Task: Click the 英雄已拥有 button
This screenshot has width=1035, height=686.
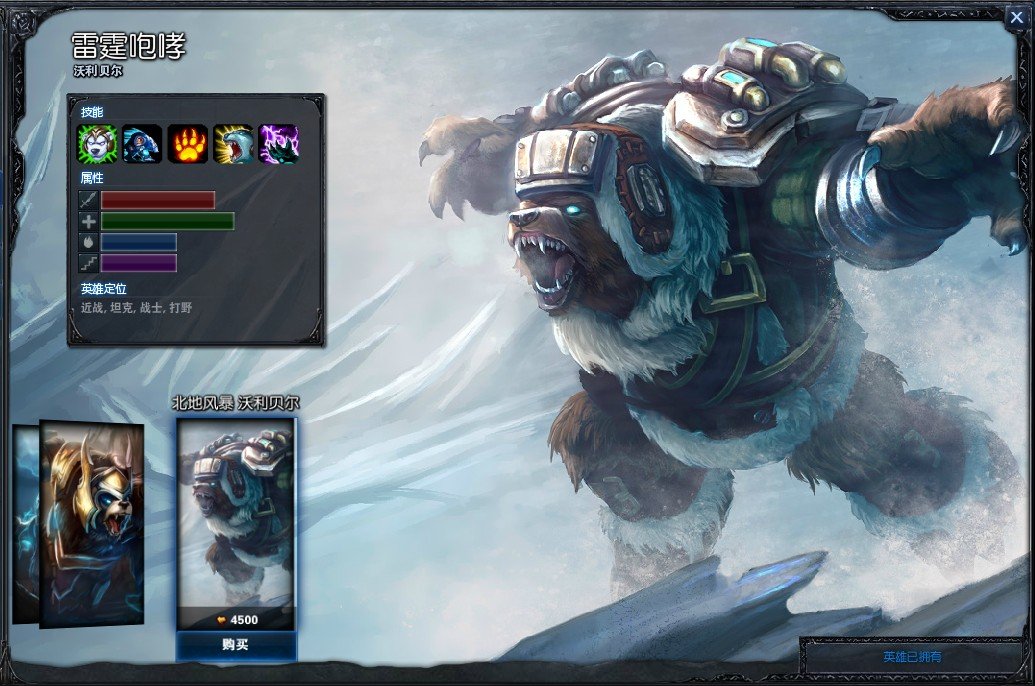Action: [912, 657]
